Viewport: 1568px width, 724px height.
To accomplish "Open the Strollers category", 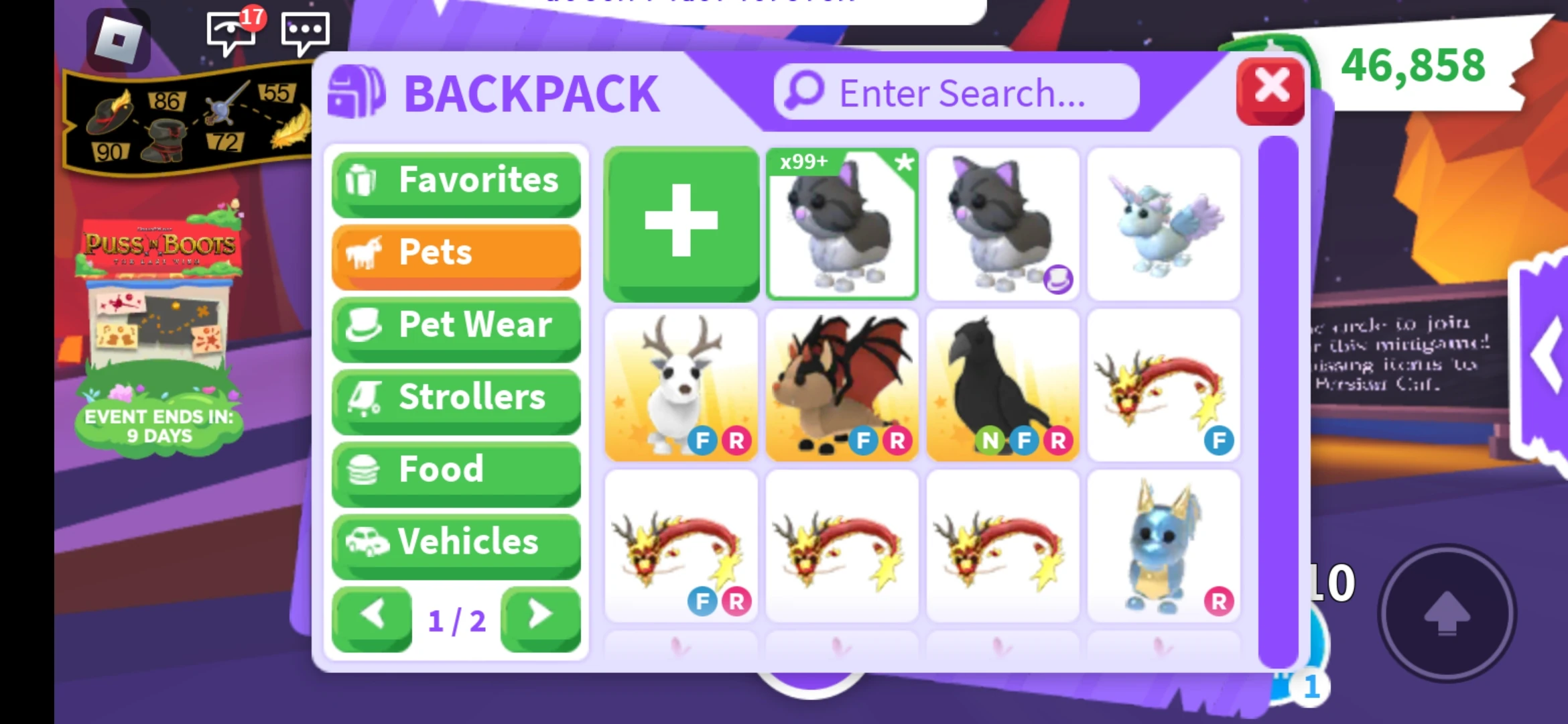I will click(456, 397).
